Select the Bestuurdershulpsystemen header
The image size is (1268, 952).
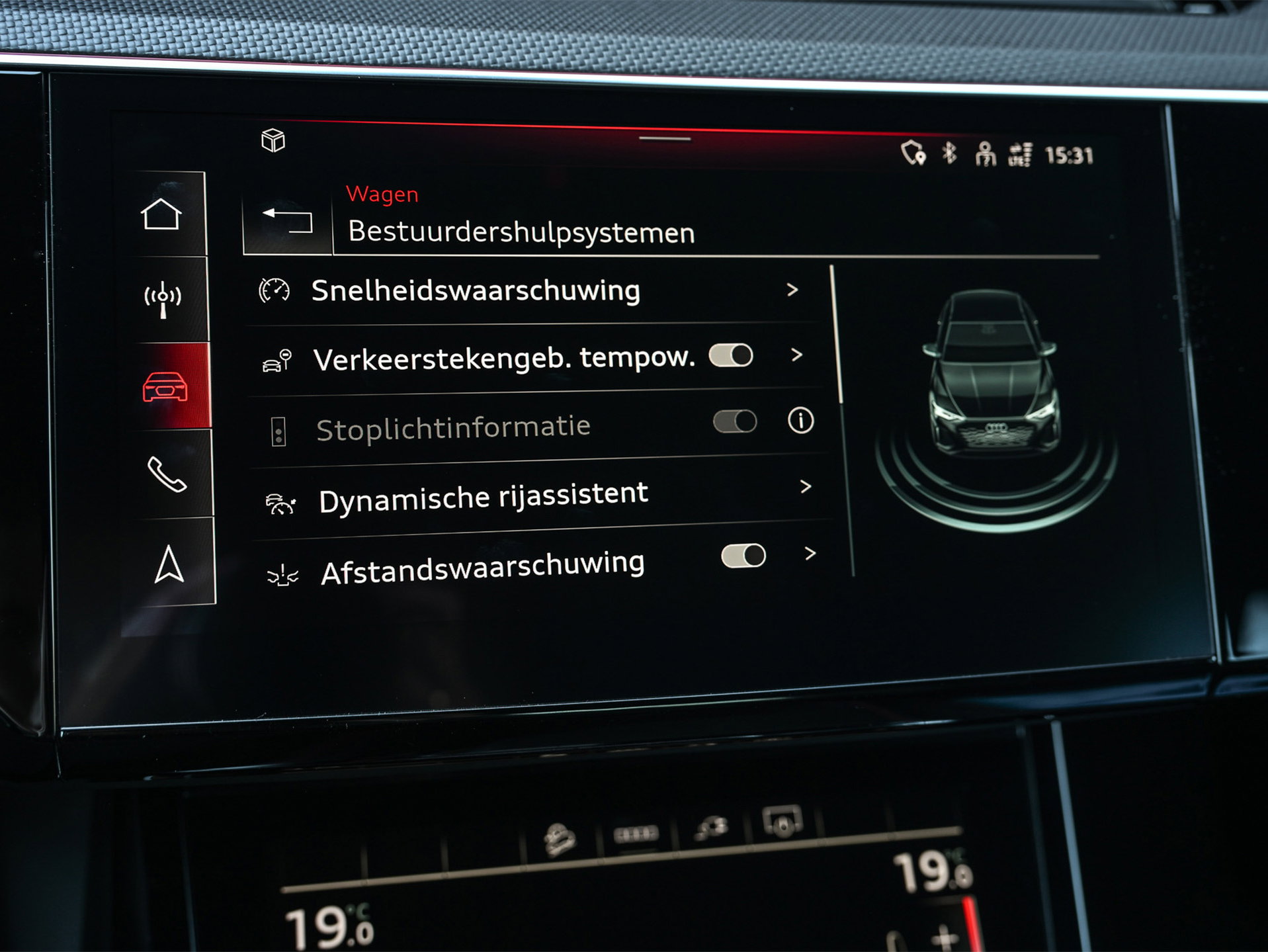coord(521,232)
